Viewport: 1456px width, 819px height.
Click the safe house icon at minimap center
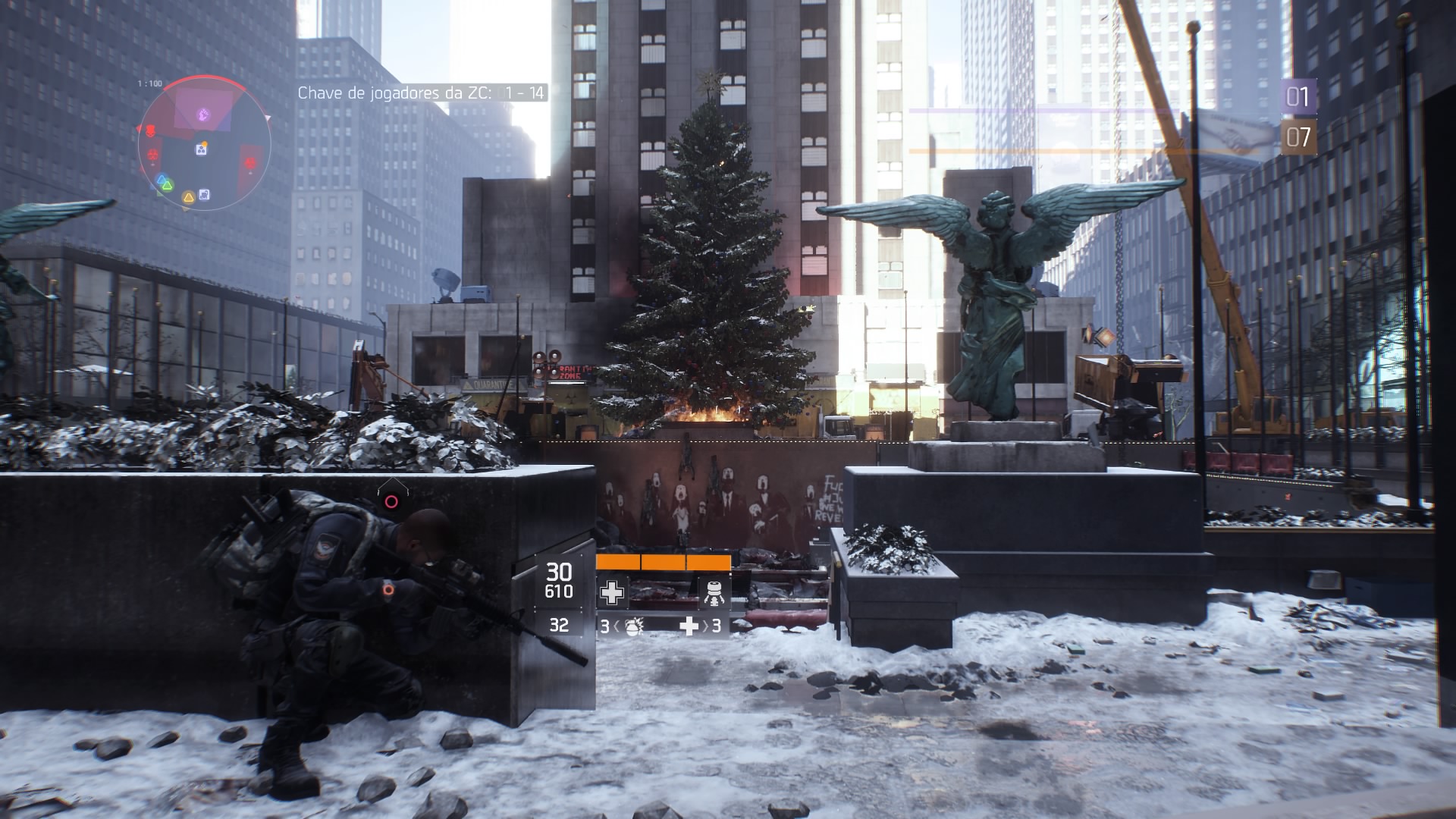tap(201, 149)
